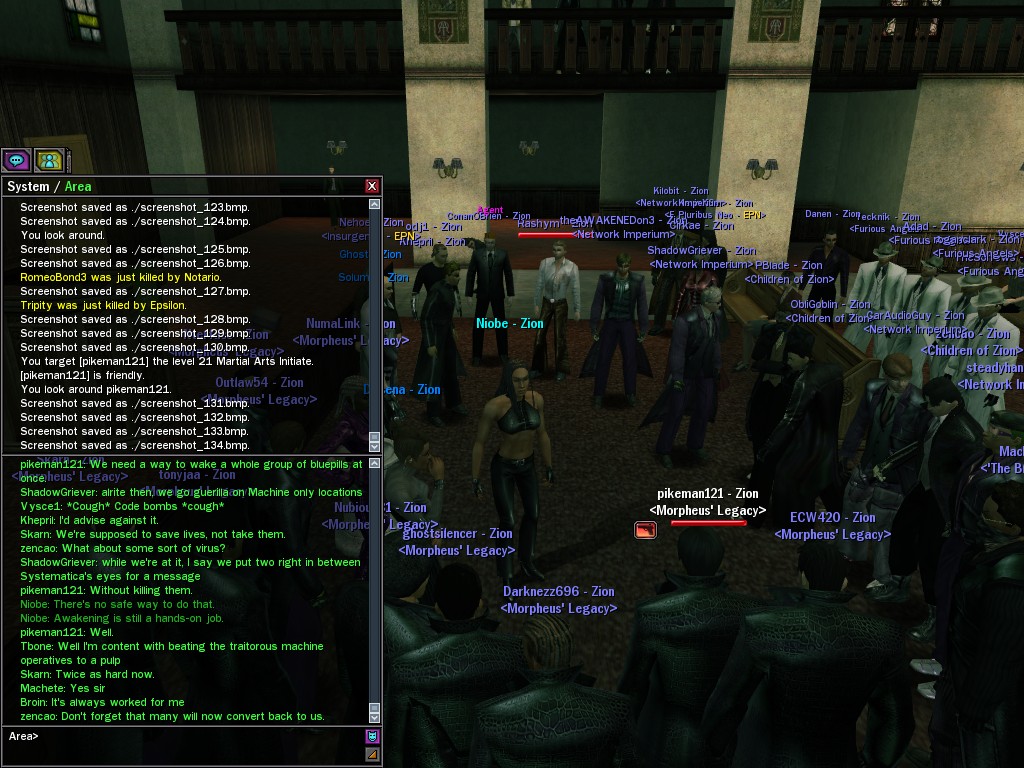Click the pistol icon beside pikeman121
The width and height of the screenshot is (1024, 768).
645,530
